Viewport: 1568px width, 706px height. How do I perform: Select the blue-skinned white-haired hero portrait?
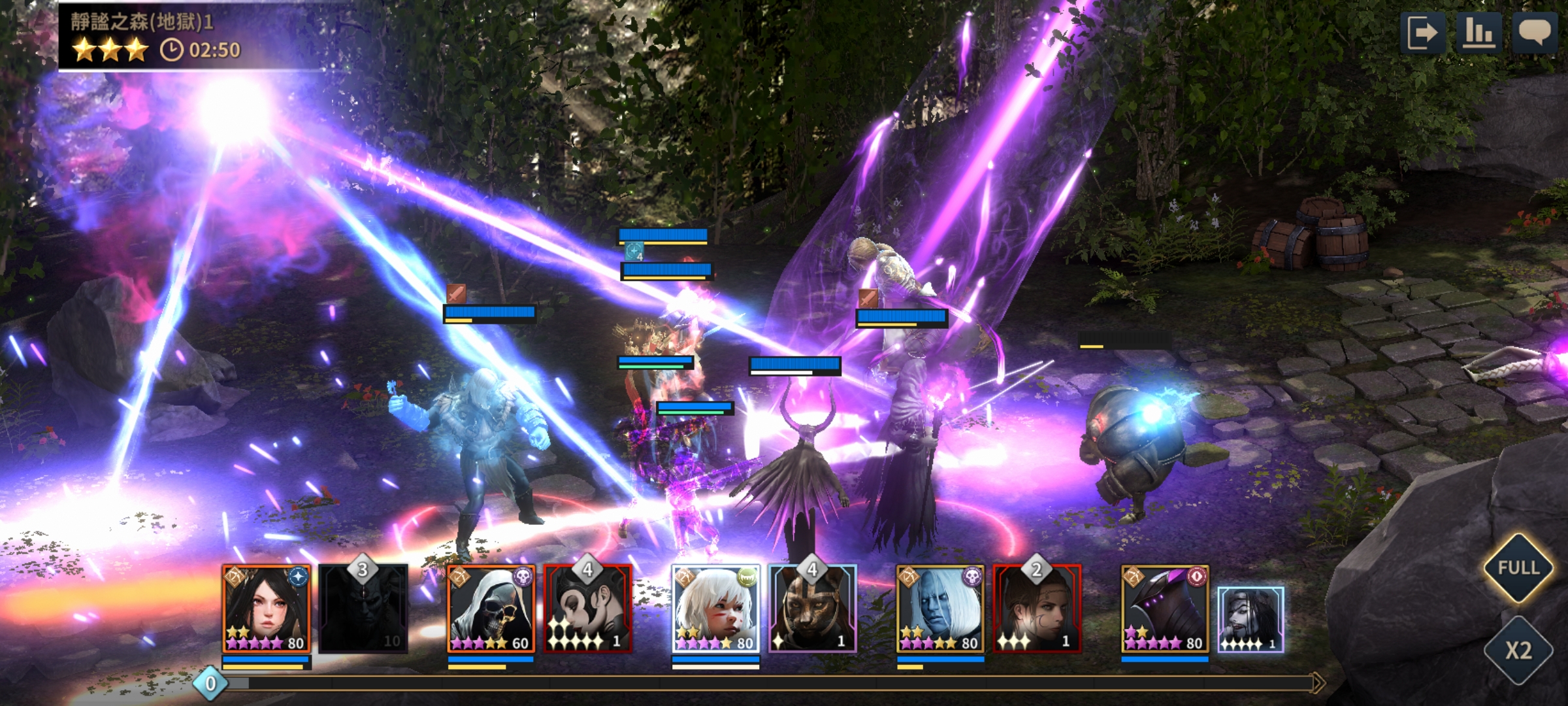coord(940,609)
